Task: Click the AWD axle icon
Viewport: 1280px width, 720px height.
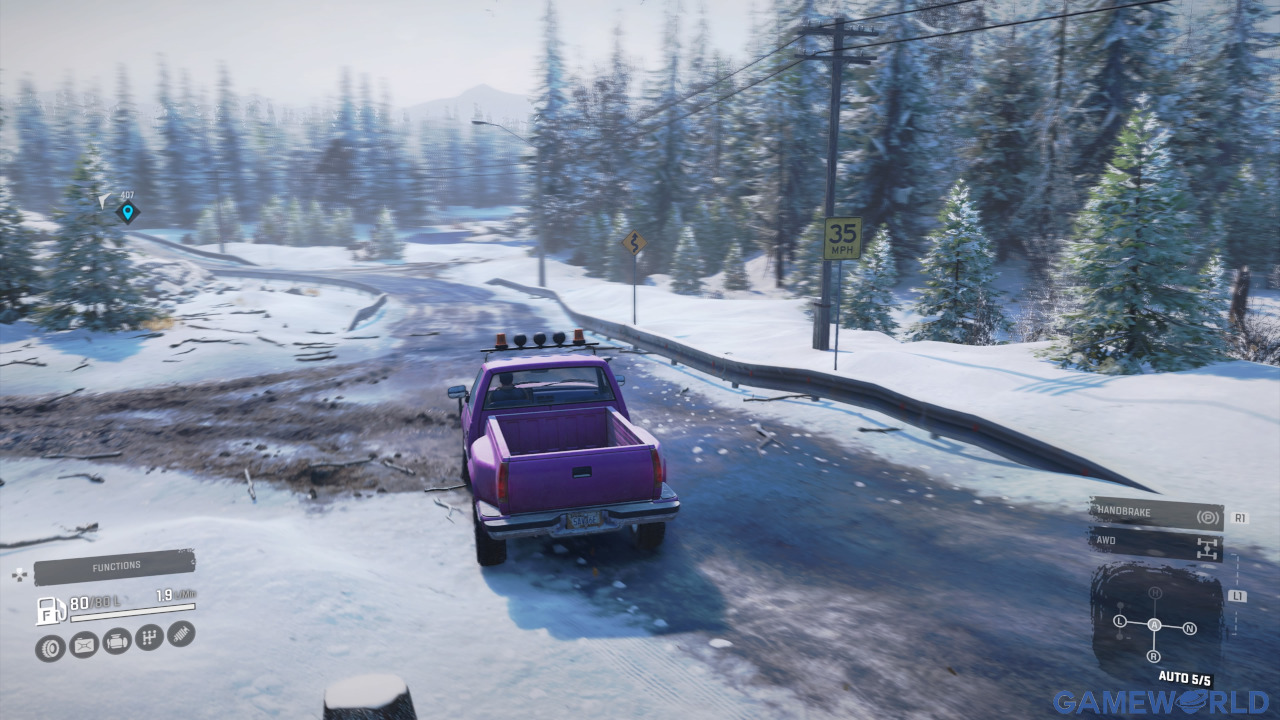Action: click(1208, 547)
